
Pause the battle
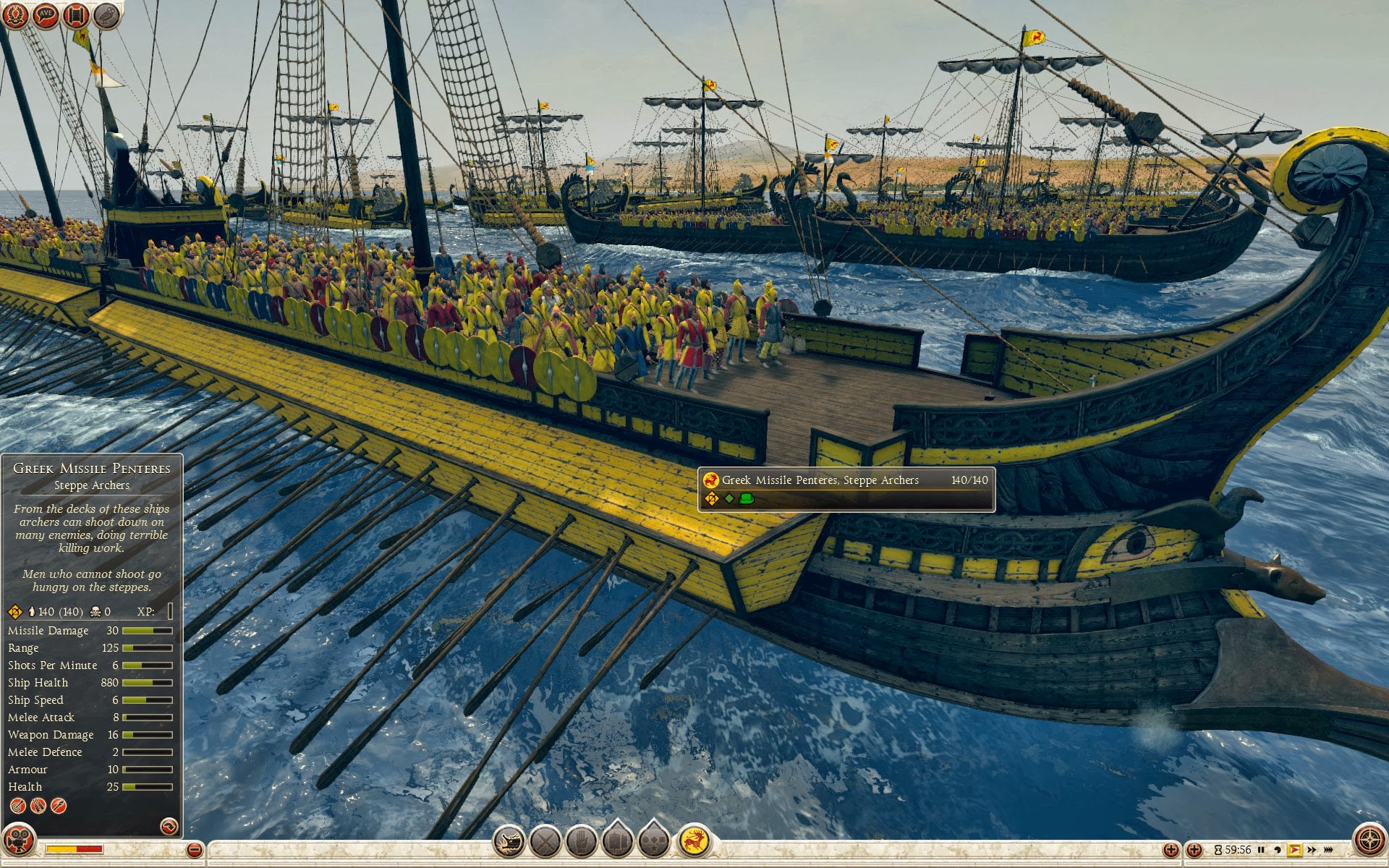[x=1261, y=850]
